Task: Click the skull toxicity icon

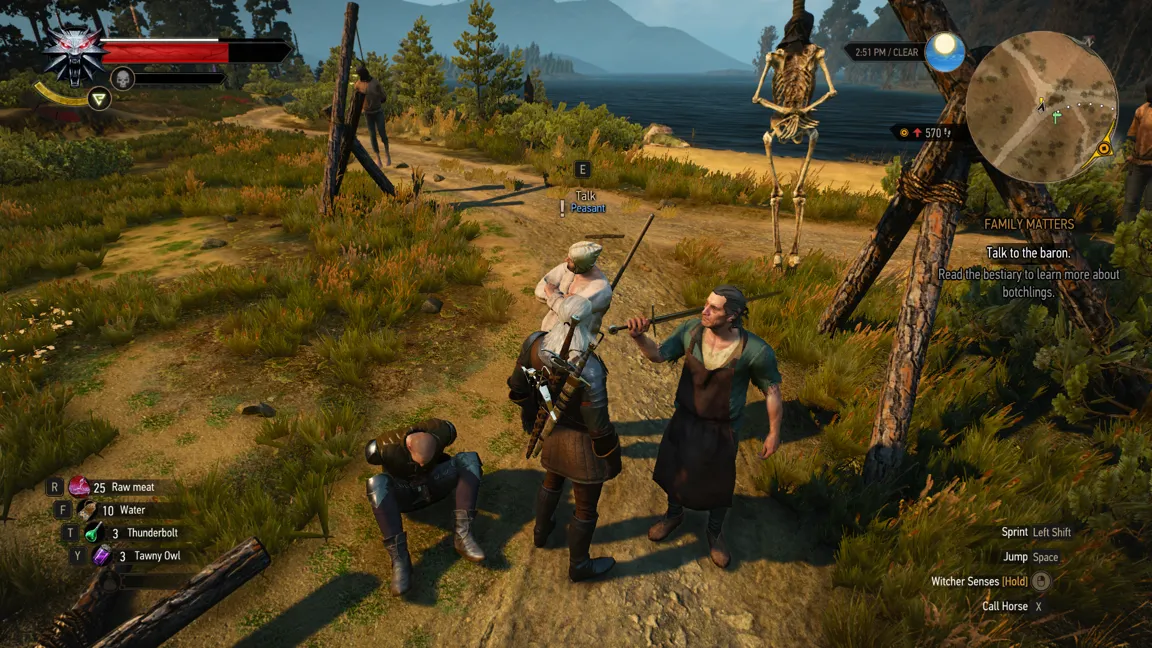Action: coord(123,78)
